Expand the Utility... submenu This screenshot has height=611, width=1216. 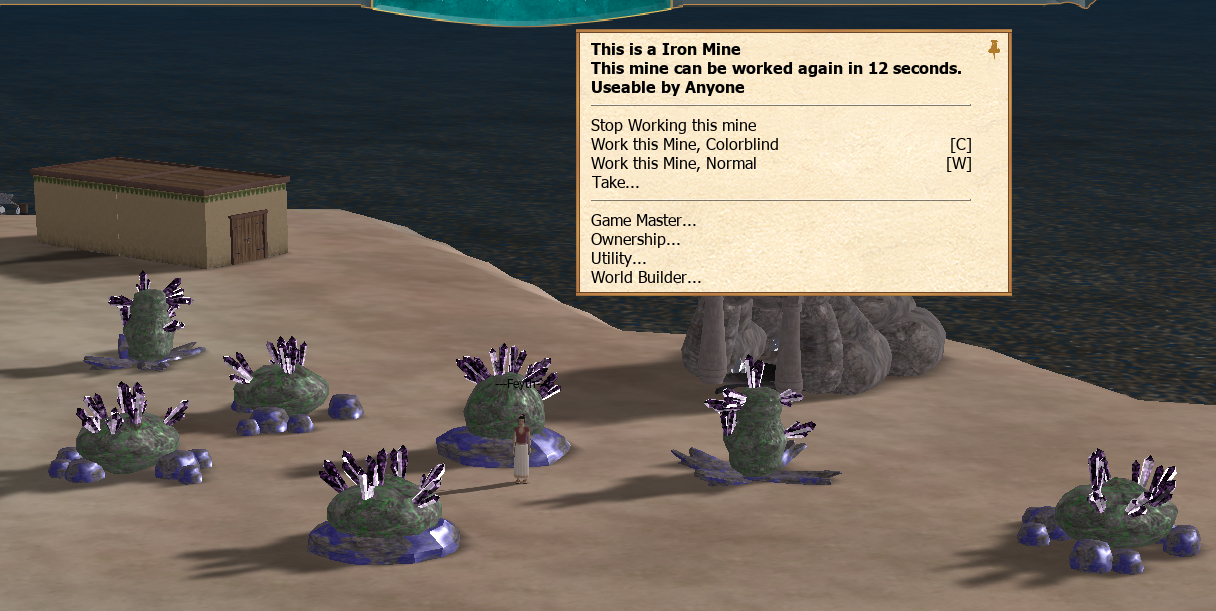click(618, 259)
